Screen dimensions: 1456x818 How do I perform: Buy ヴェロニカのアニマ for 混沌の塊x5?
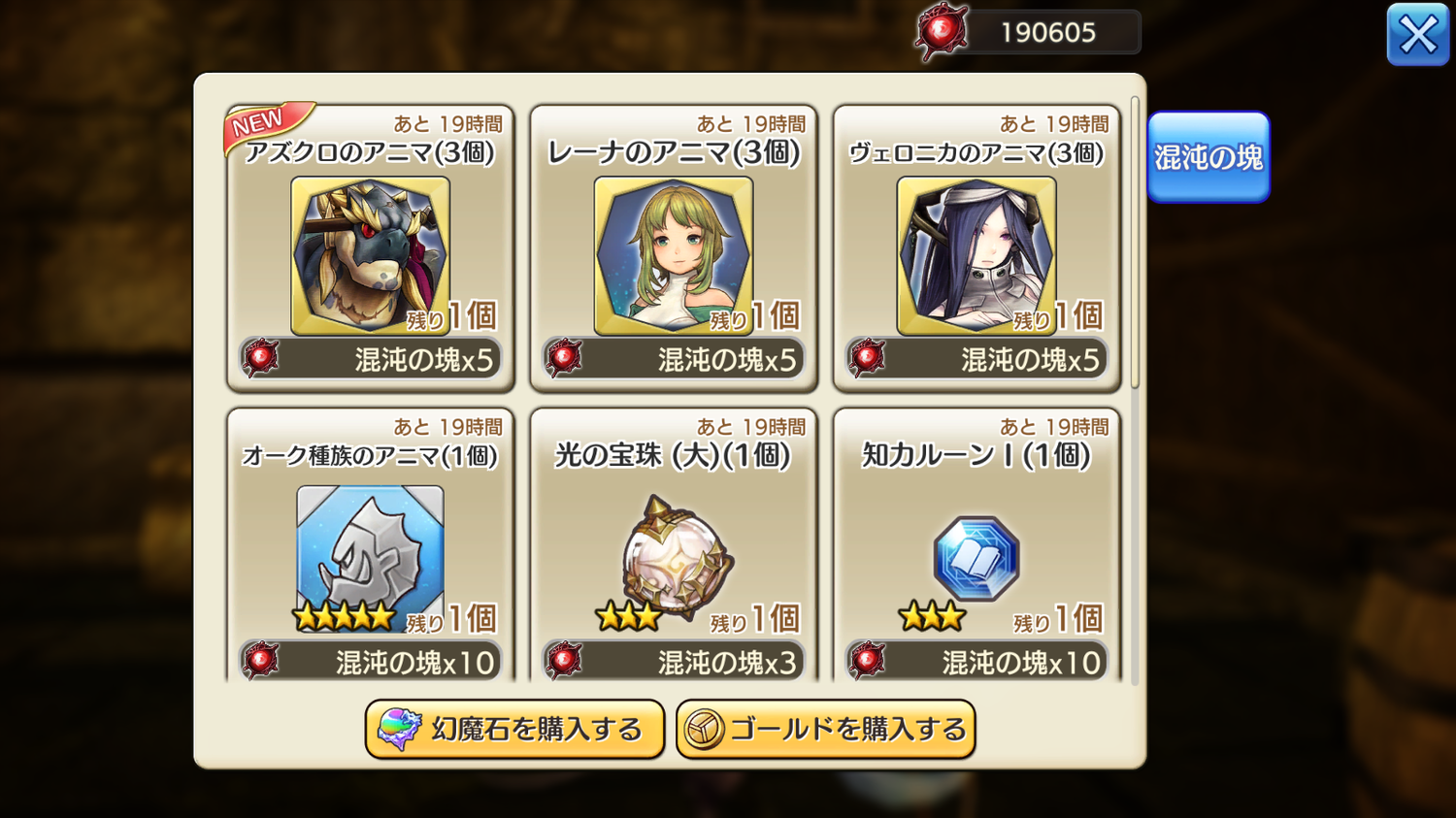coord(976,360)
